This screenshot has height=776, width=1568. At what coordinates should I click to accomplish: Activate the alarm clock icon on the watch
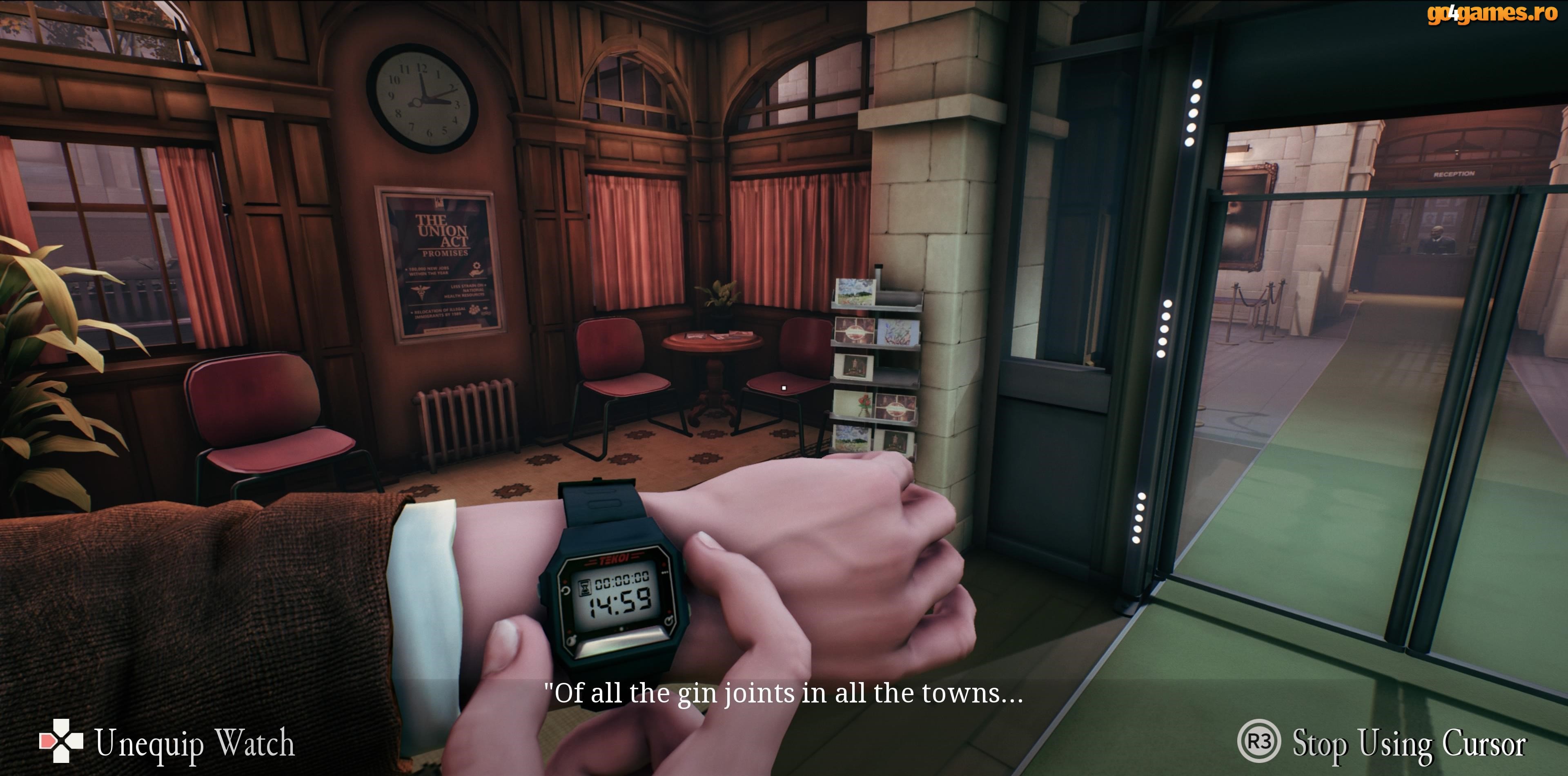point(669,621)
